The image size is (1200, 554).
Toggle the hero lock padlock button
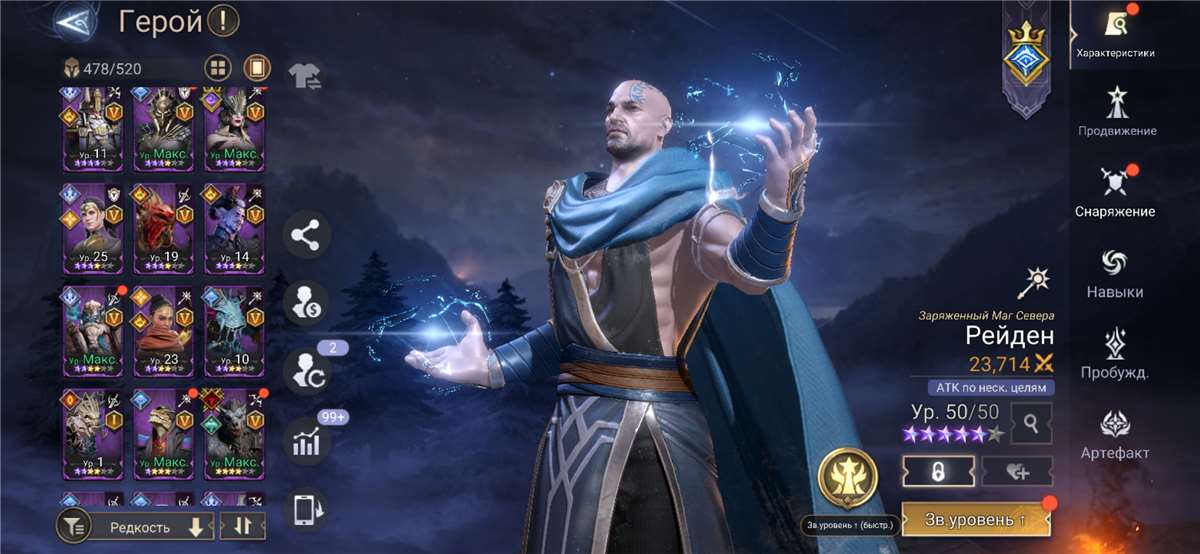[938, 471]
